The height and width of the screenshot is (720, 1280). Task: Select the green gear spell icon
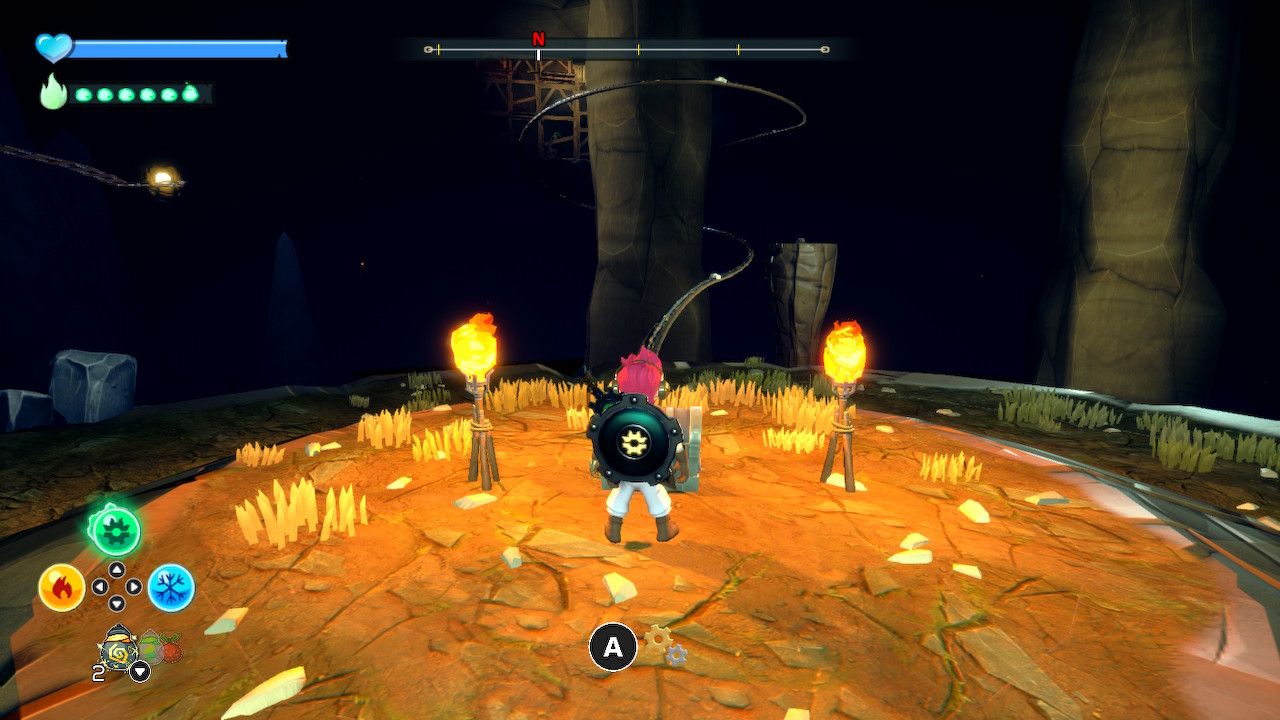click(116, 530)
